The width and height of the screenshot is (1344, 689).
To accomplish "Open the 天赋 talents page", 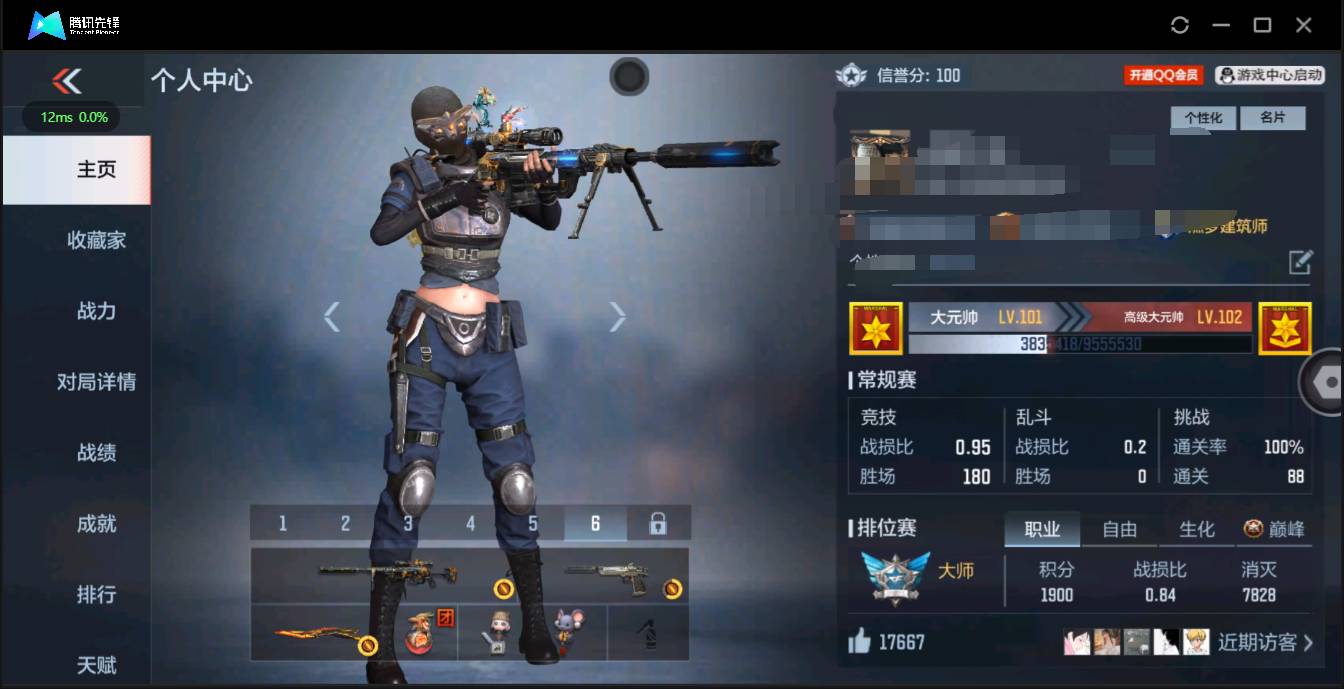I will pos(96,664).
